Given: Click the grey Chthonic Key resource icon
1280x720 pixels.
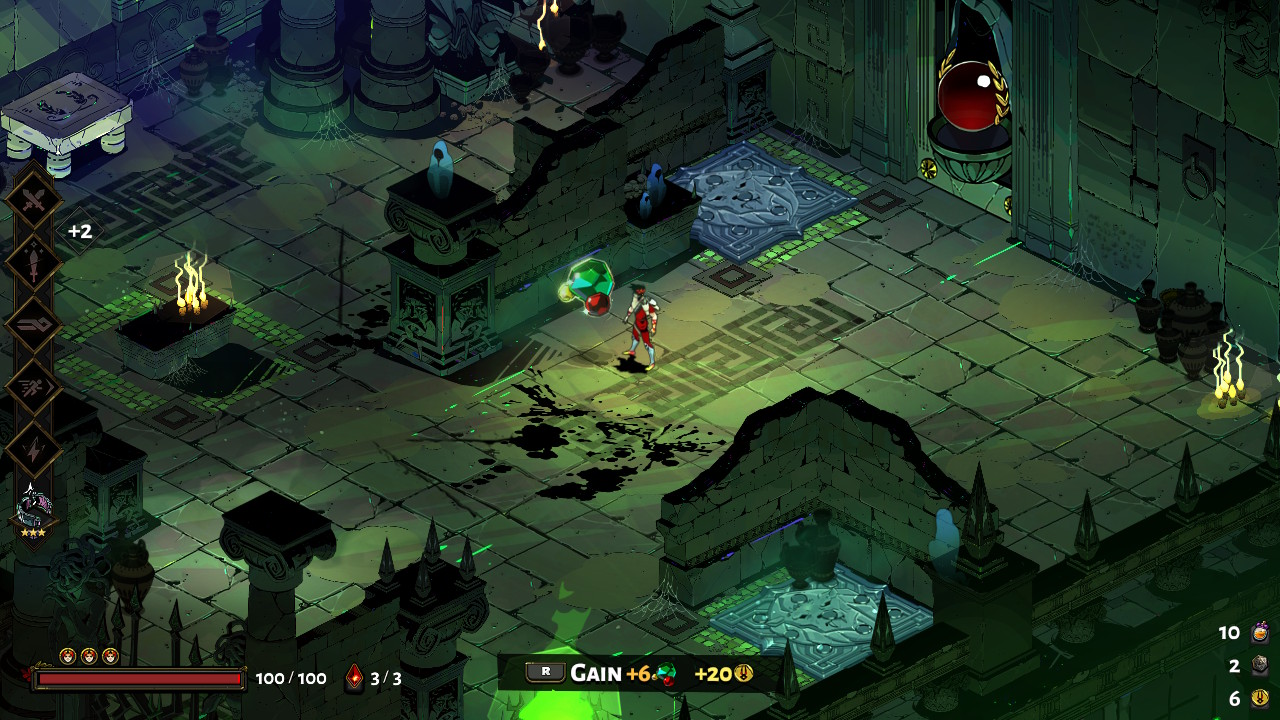Looking at the screenshot, I should pos(1259,666).
